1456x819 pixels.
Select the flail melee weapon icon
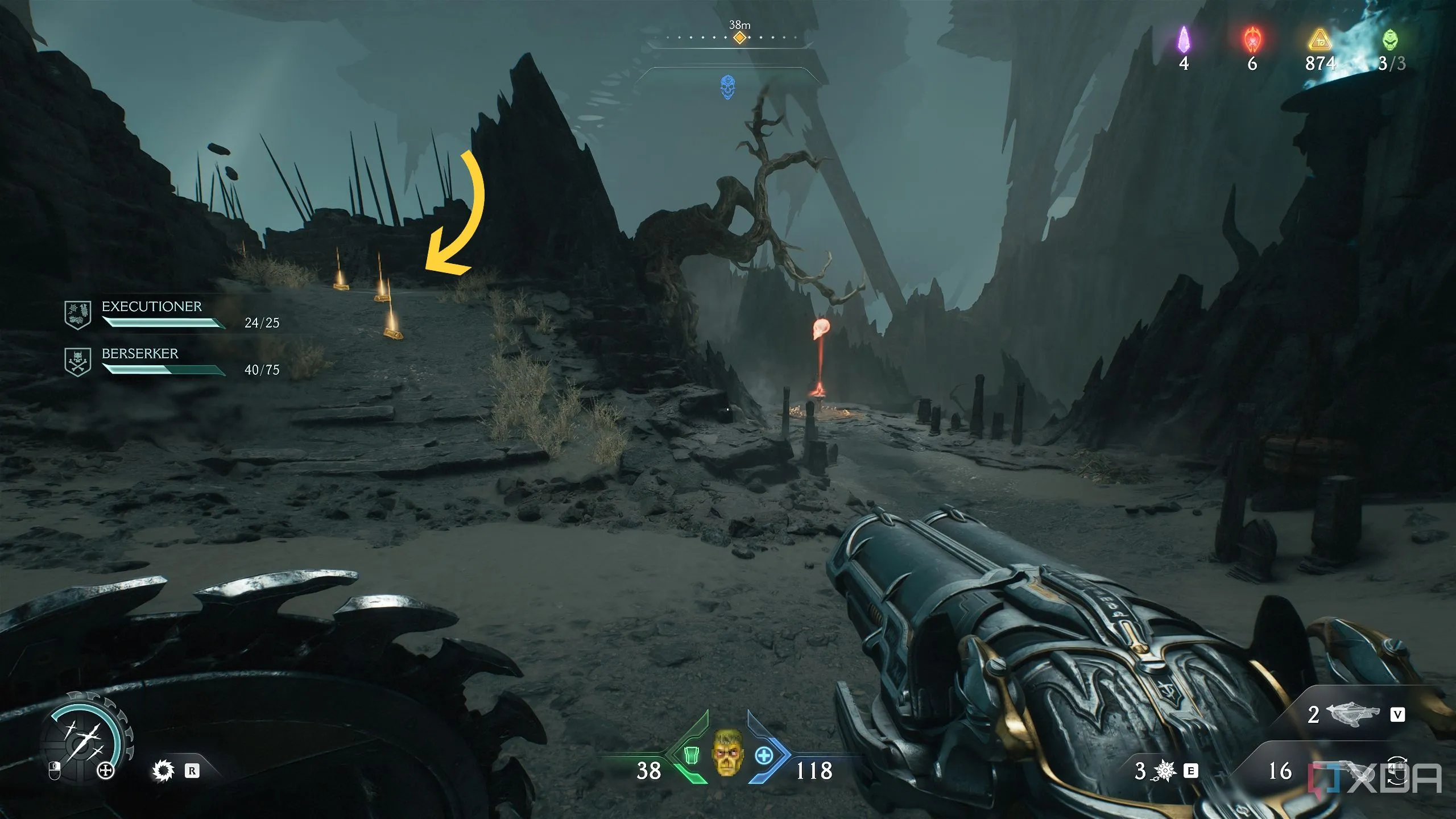(x=1165, y=771)
